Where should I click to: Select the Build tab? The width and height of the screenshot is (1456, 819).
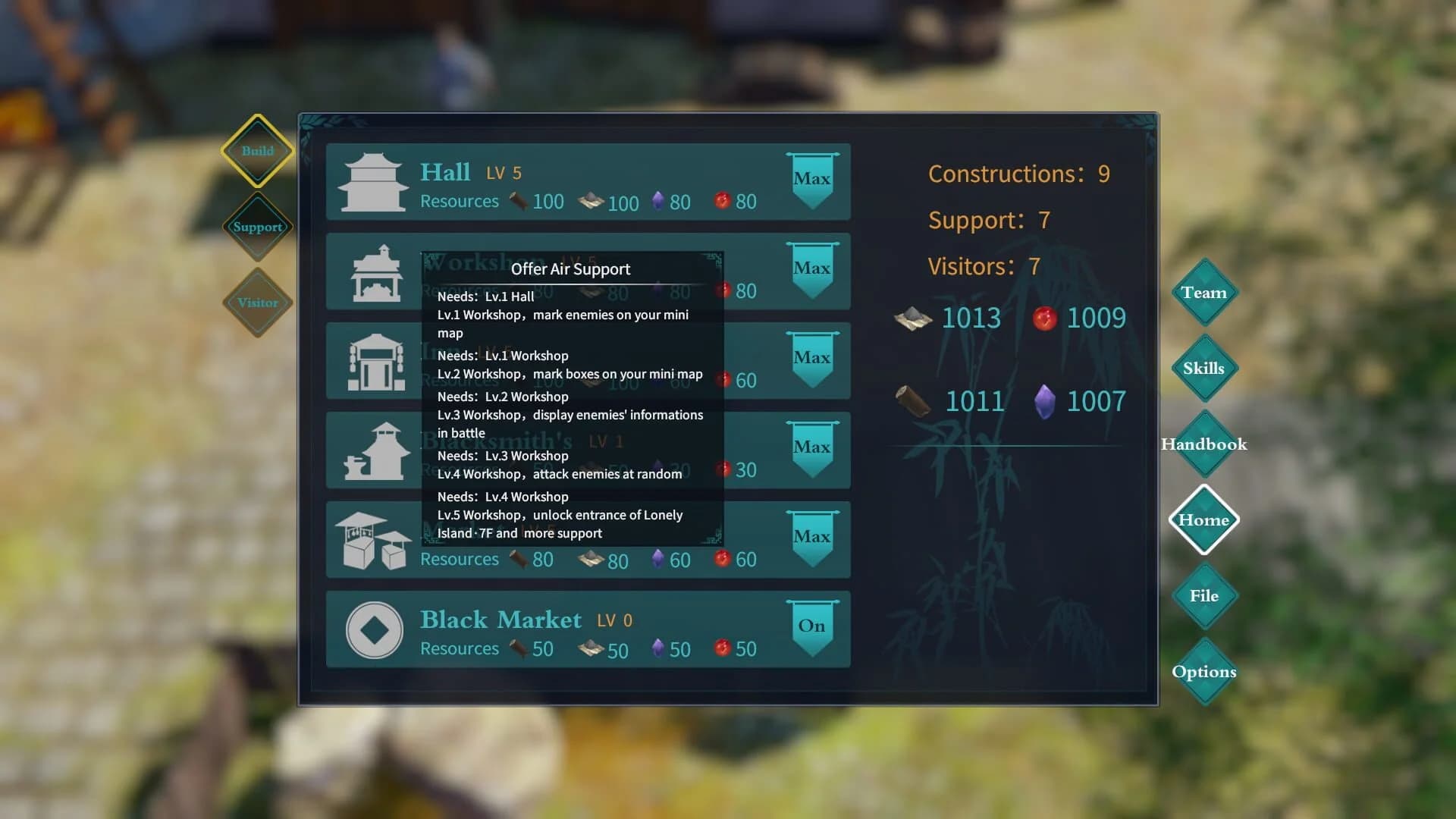pyautogui.click(x=258, y=150)
